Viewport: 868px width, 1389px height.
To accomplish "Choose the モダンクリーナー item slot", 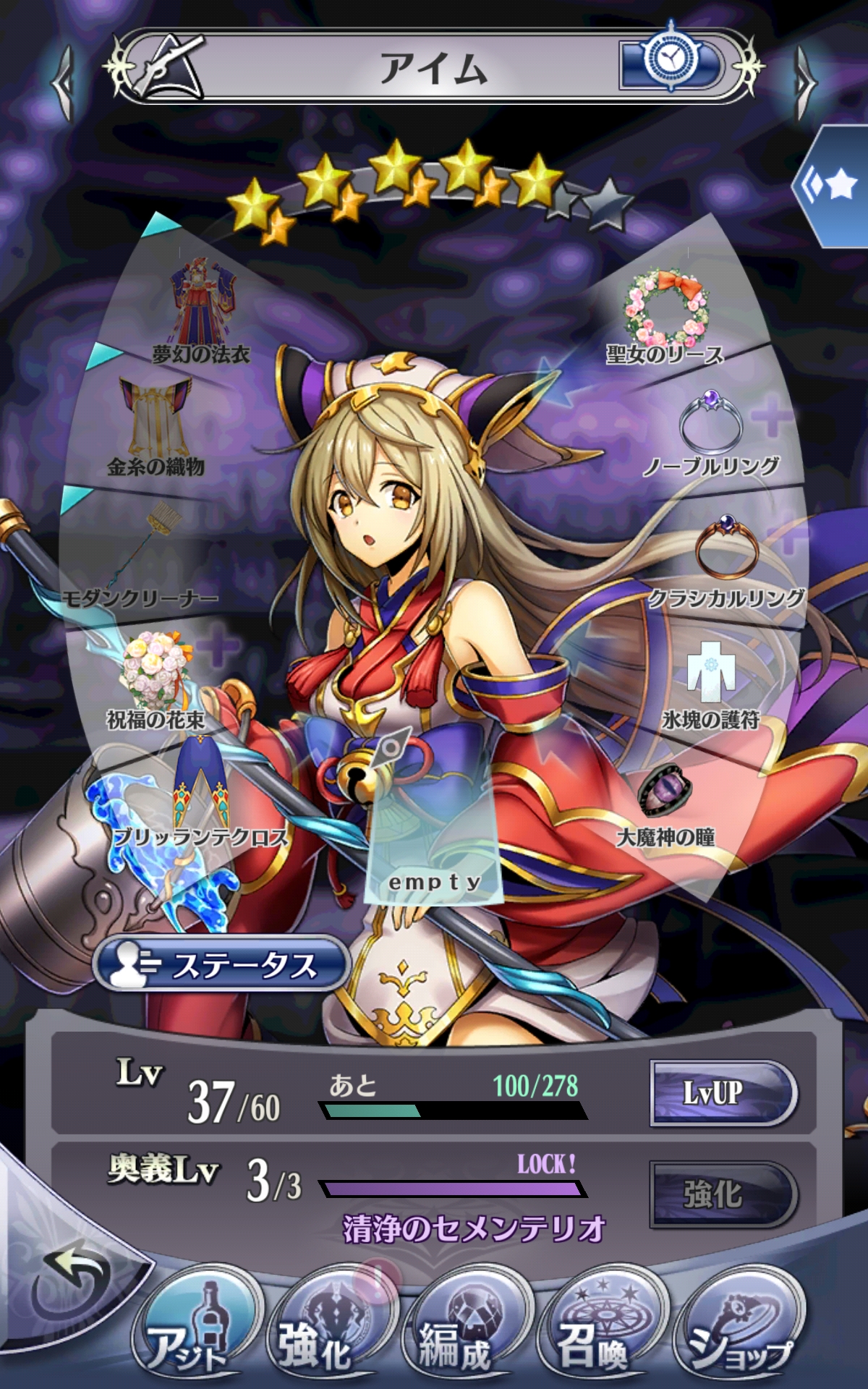I will [145, 557].
